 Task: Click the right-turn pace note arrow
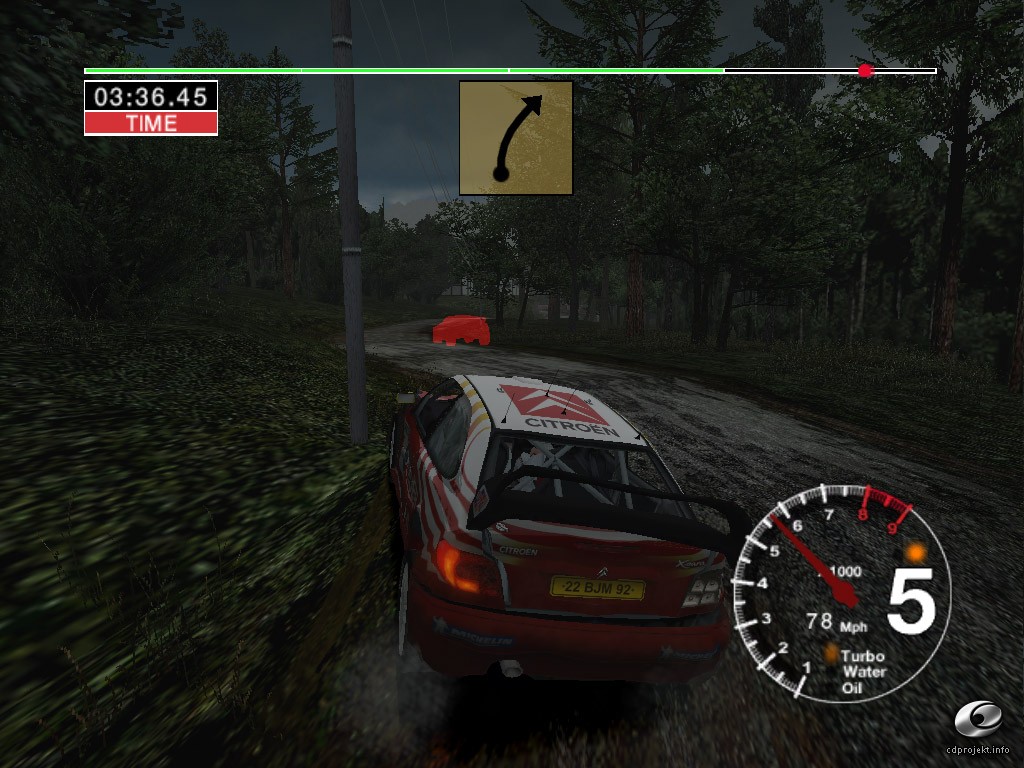click(x=516, y=138)
